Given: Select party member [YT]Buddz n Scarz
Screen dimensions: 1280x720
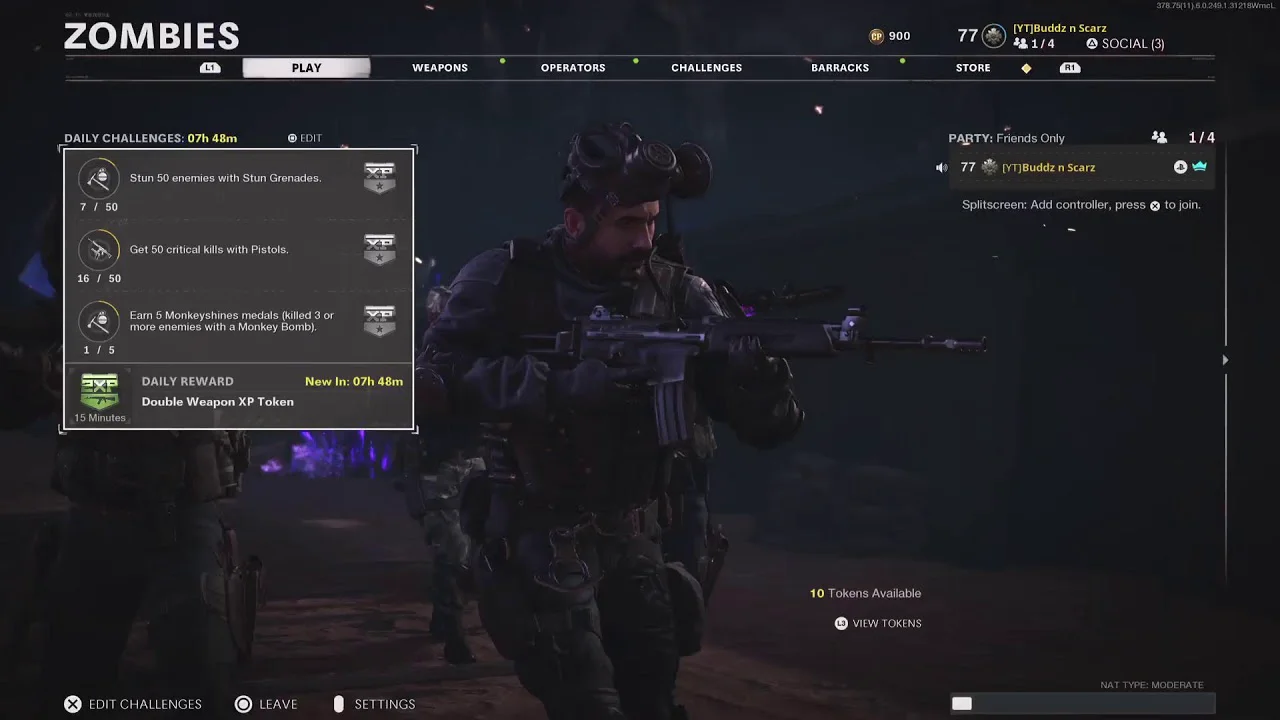Looking at the screenshot, I should [1048, 168].
